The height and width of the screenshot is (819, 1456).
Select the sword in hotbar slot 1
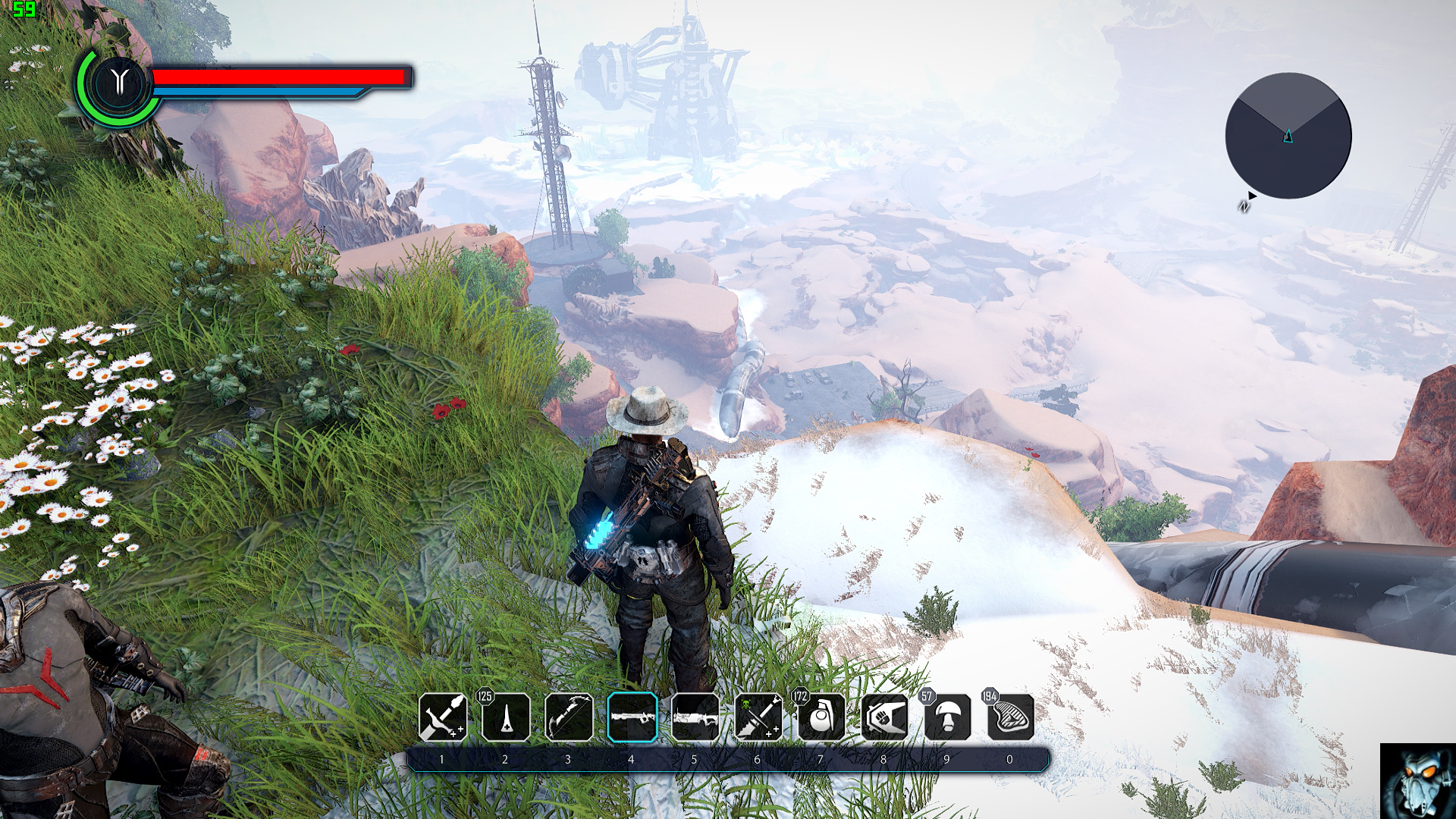pyautogui.click(x=443, y=717)
